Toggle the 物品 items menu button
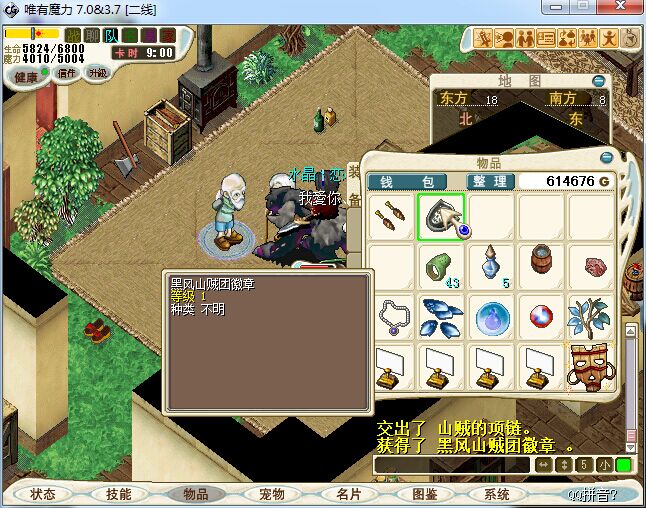This screenshot has width=646, height=508. click(195, 494)
